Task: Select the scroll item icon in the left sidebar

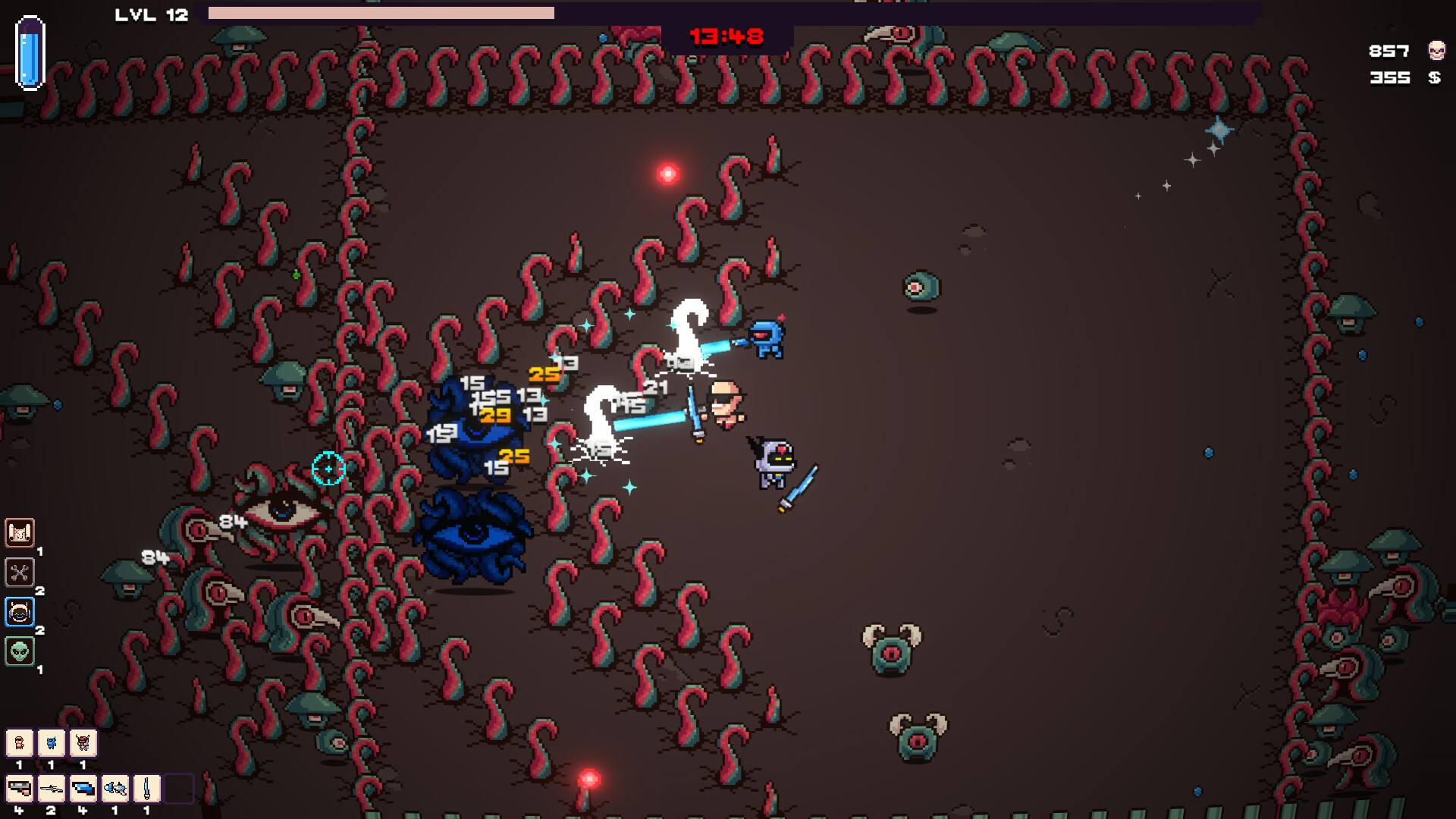Action: [20, 533]
